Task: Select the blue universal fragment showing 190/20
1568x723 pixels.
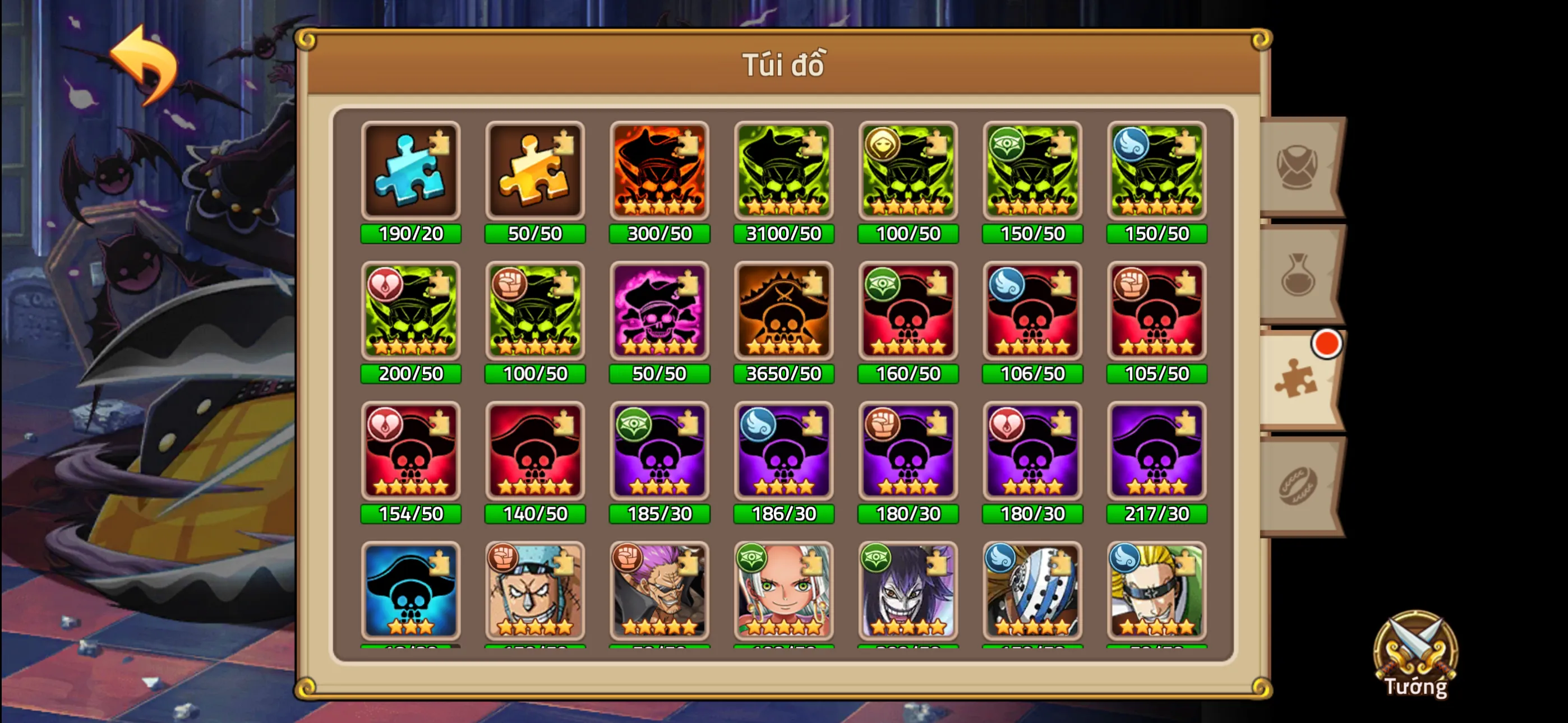Action: [411, 172]
